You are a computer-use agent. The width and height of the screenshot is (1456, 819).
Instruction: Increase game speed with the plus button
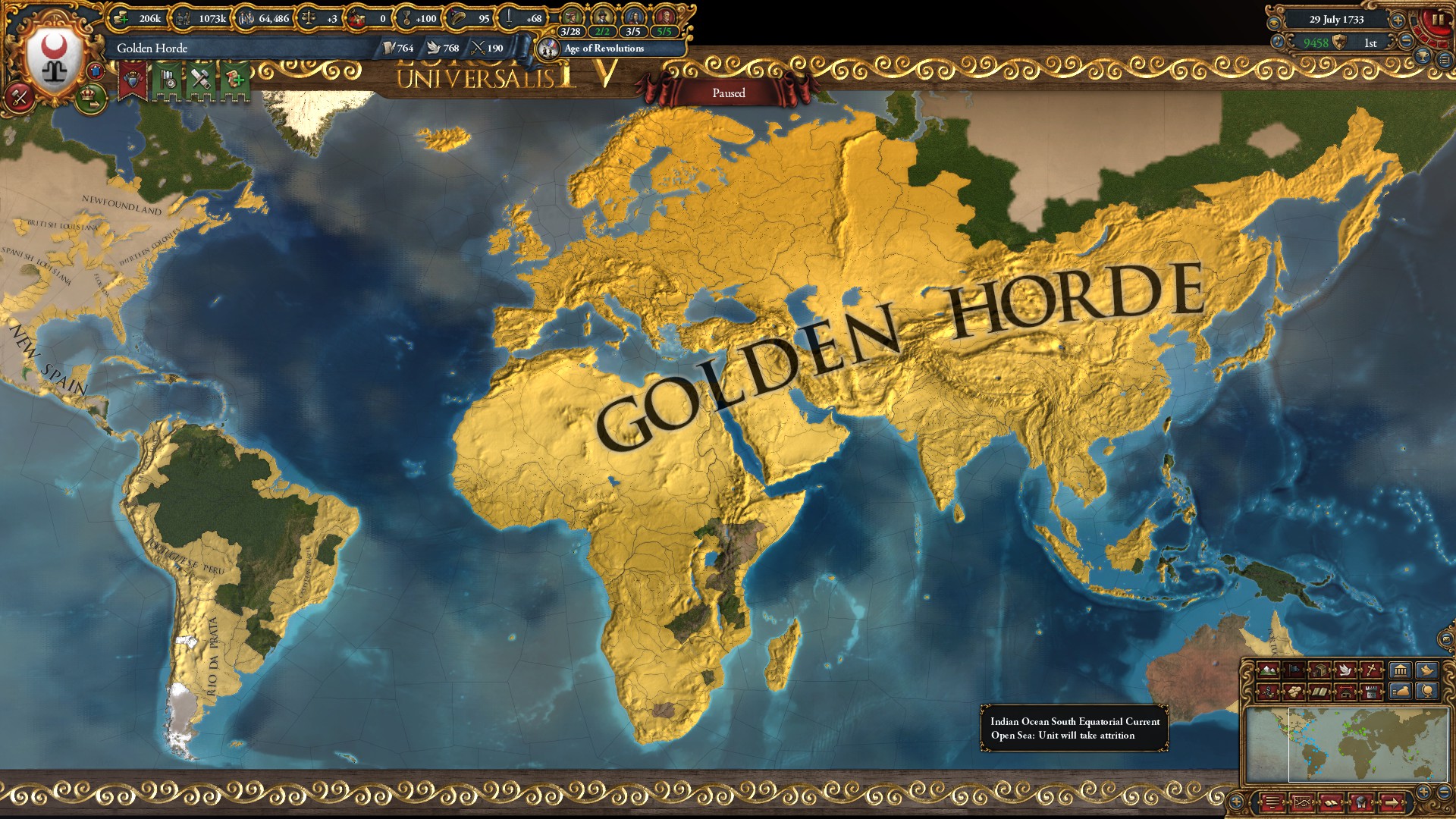click(1398, 20)
